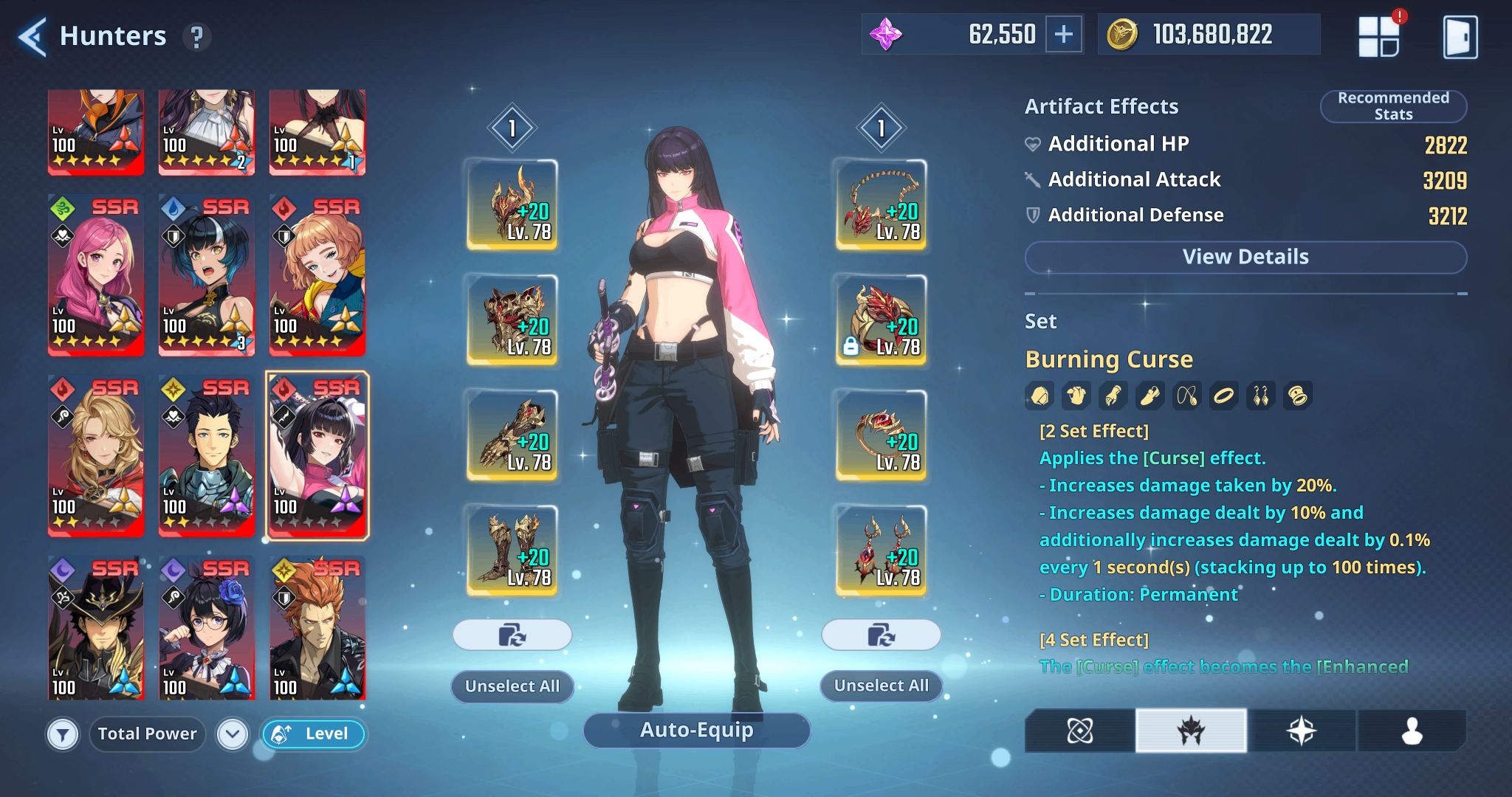Open the hunter filter funnel
This screenshot has height=797, width=1512.
coord(63,734)
